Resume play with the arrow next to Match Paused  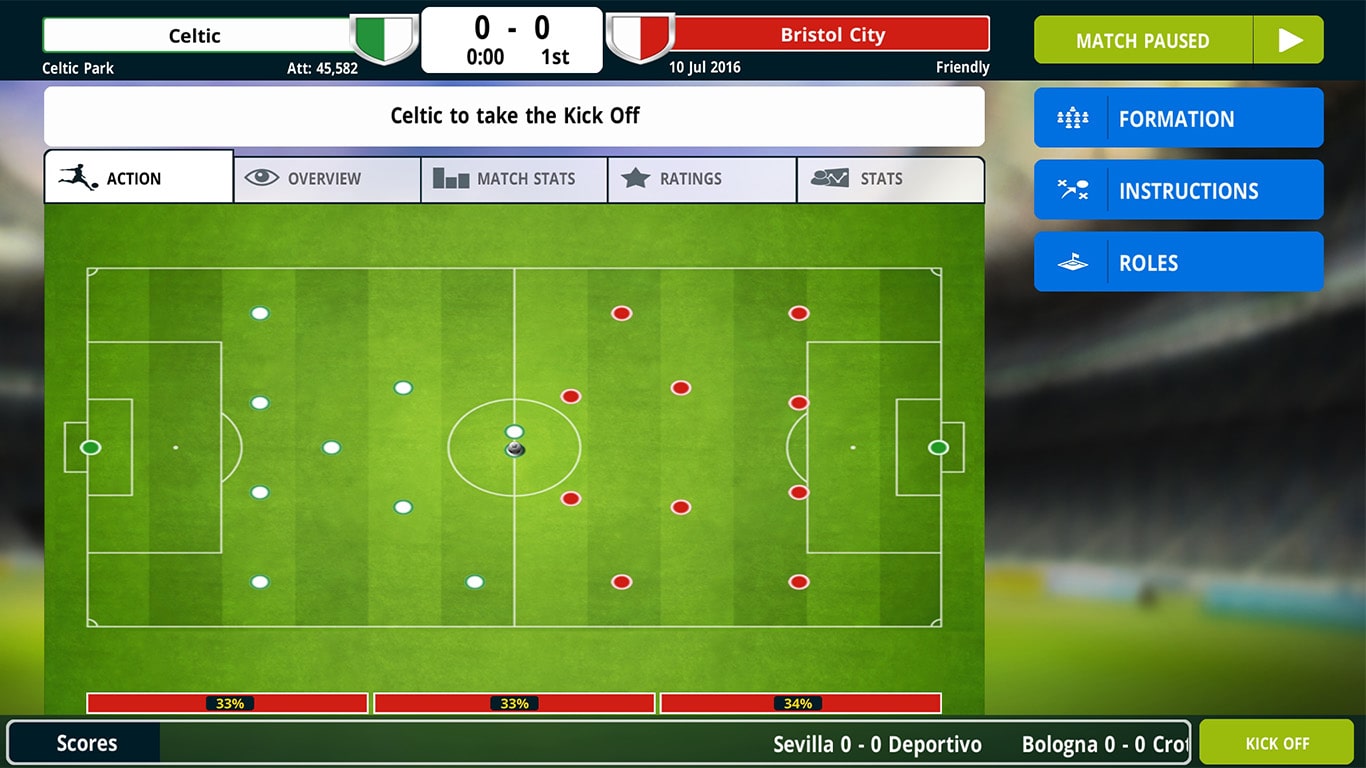point(1289,40)
